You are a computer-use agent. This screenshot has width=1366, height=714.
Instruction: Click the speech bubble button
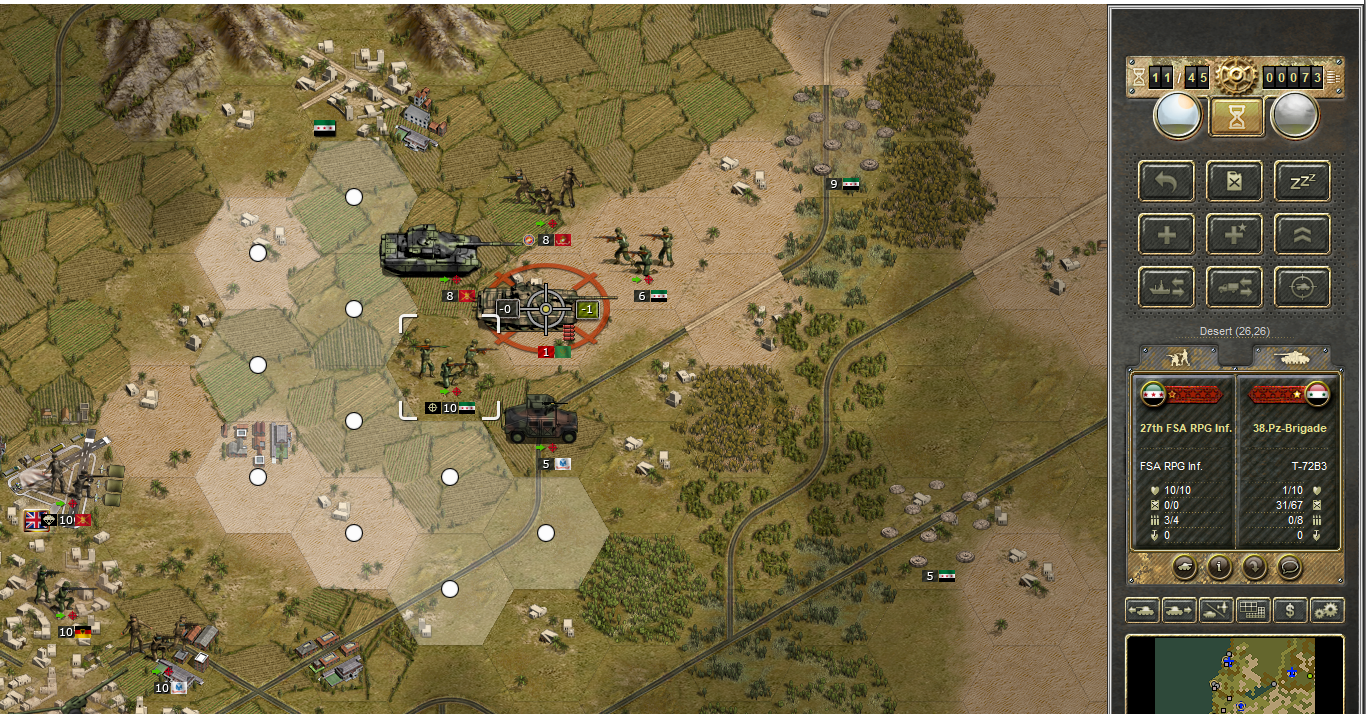pos(1289,567)
